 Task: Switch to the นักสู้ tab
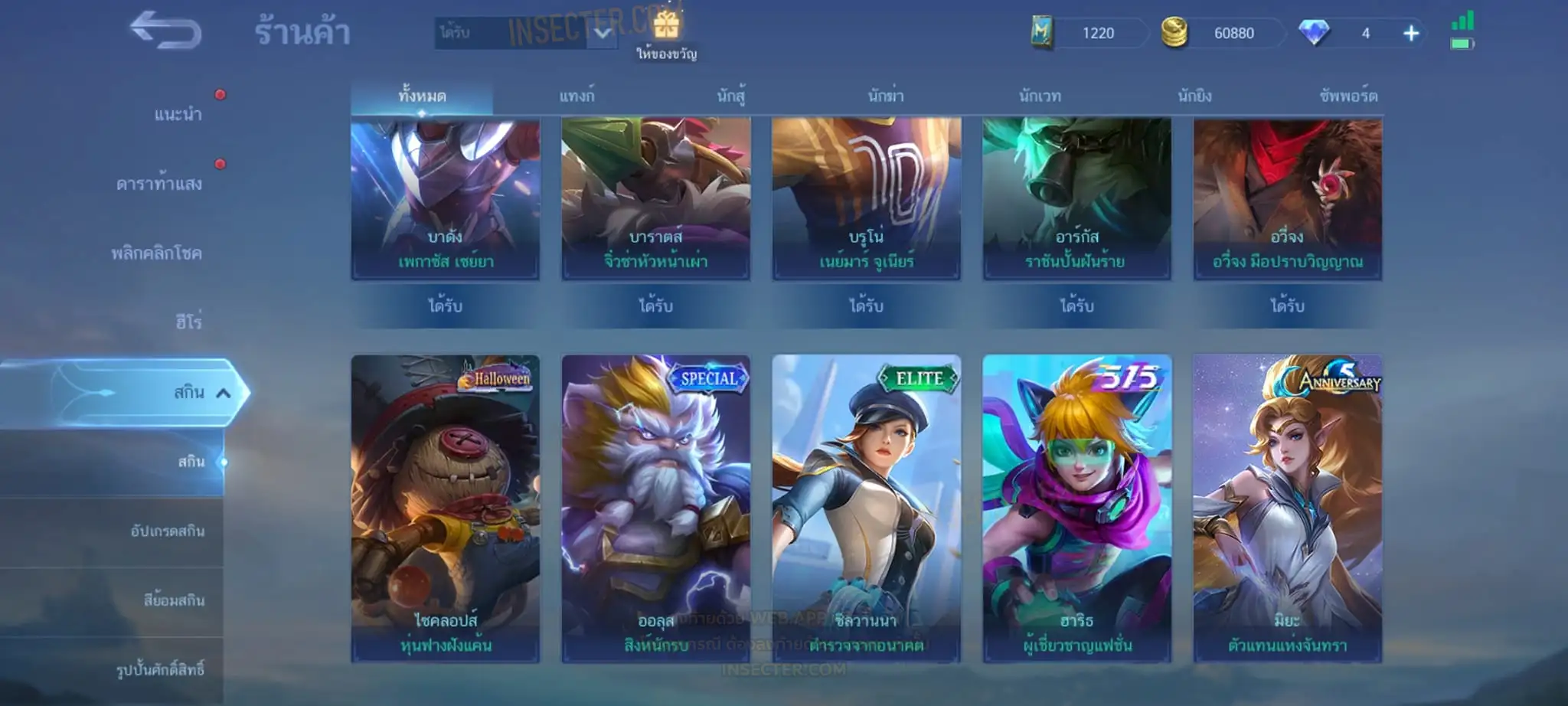731,96
